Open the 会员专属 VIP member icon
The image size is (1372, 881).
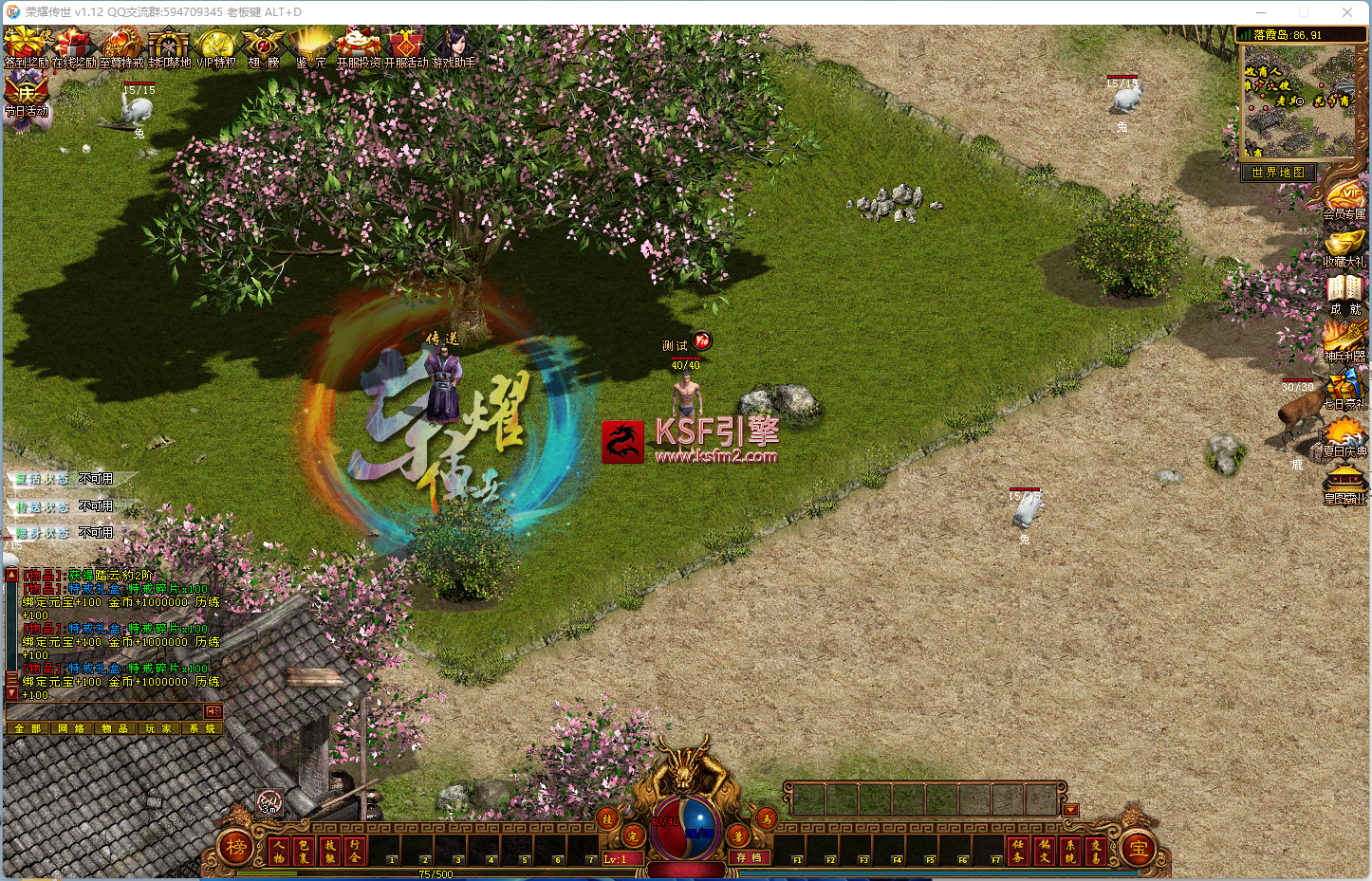[x=1345, y=200]
